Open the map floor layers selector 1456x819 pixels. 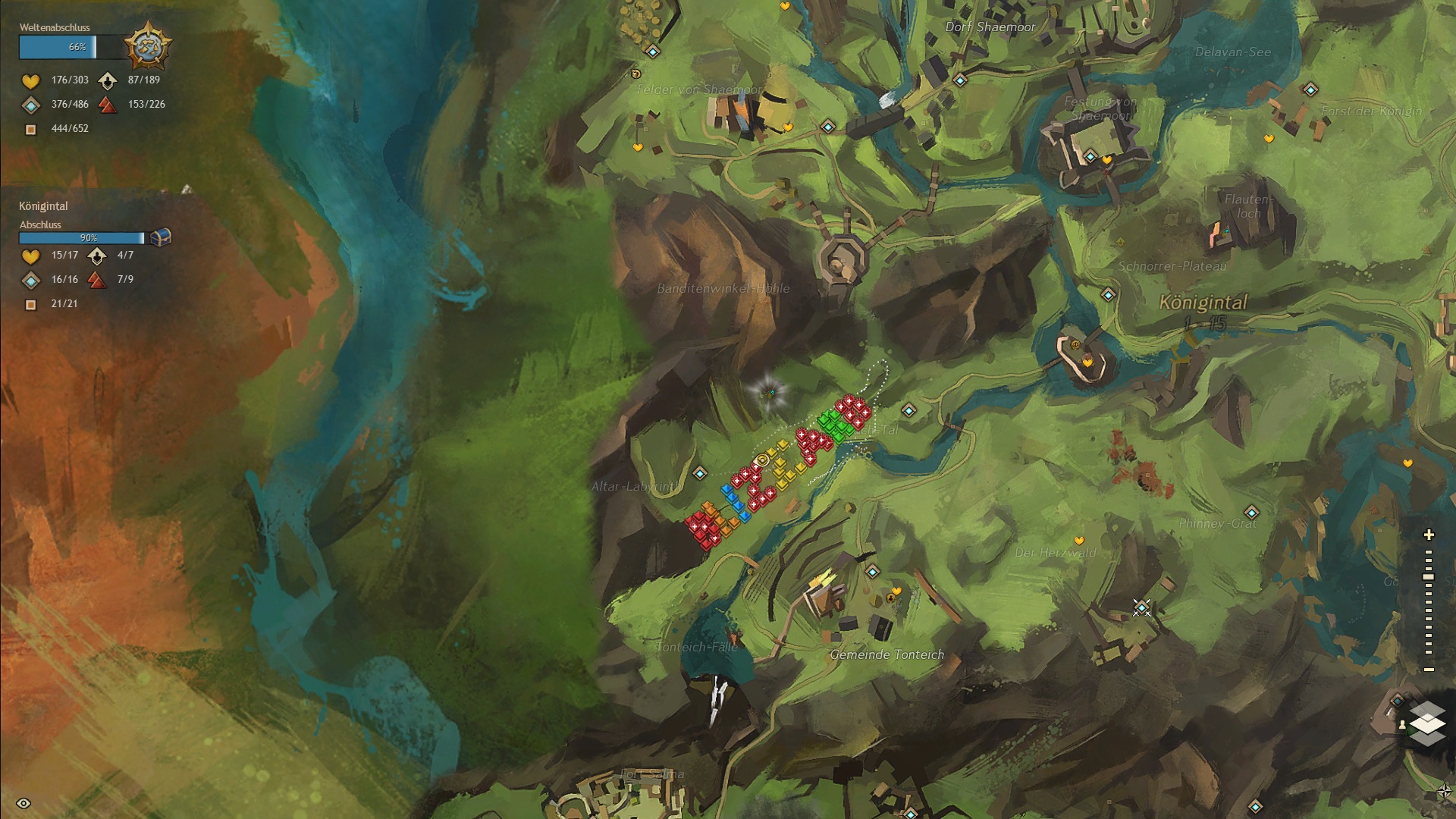[1427, 723]
